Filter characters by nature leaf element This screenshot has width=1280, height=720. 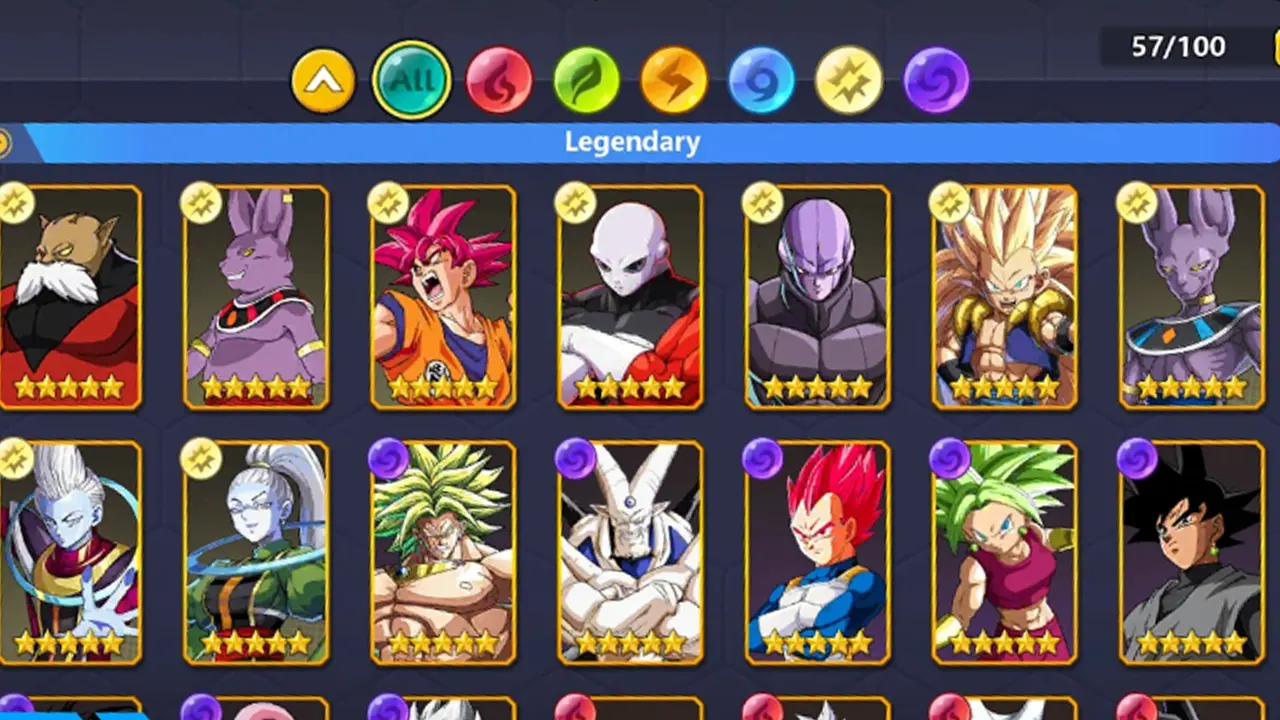[x=586, y=82]
